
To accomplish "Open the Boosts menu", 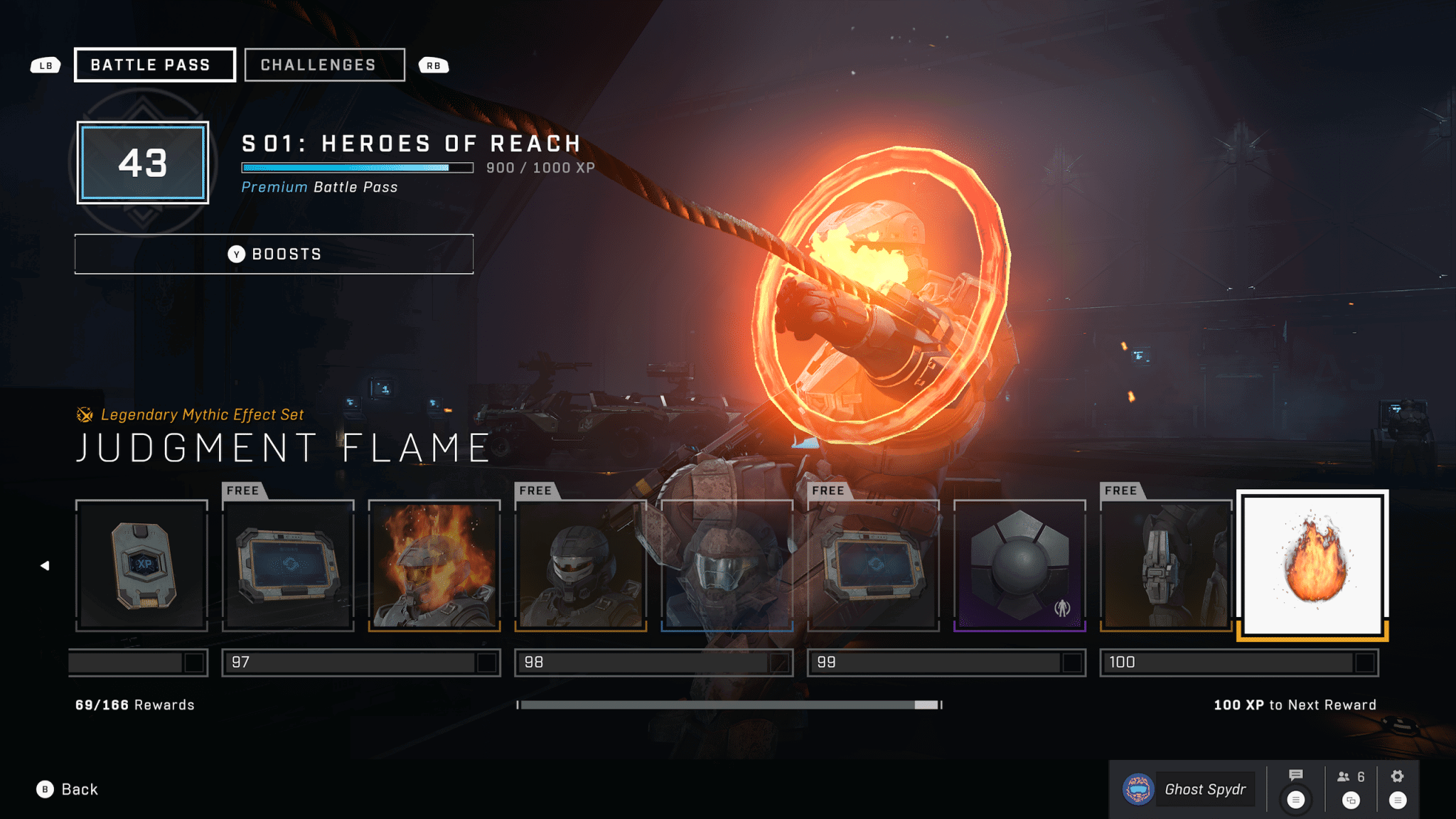I will 274,254.
